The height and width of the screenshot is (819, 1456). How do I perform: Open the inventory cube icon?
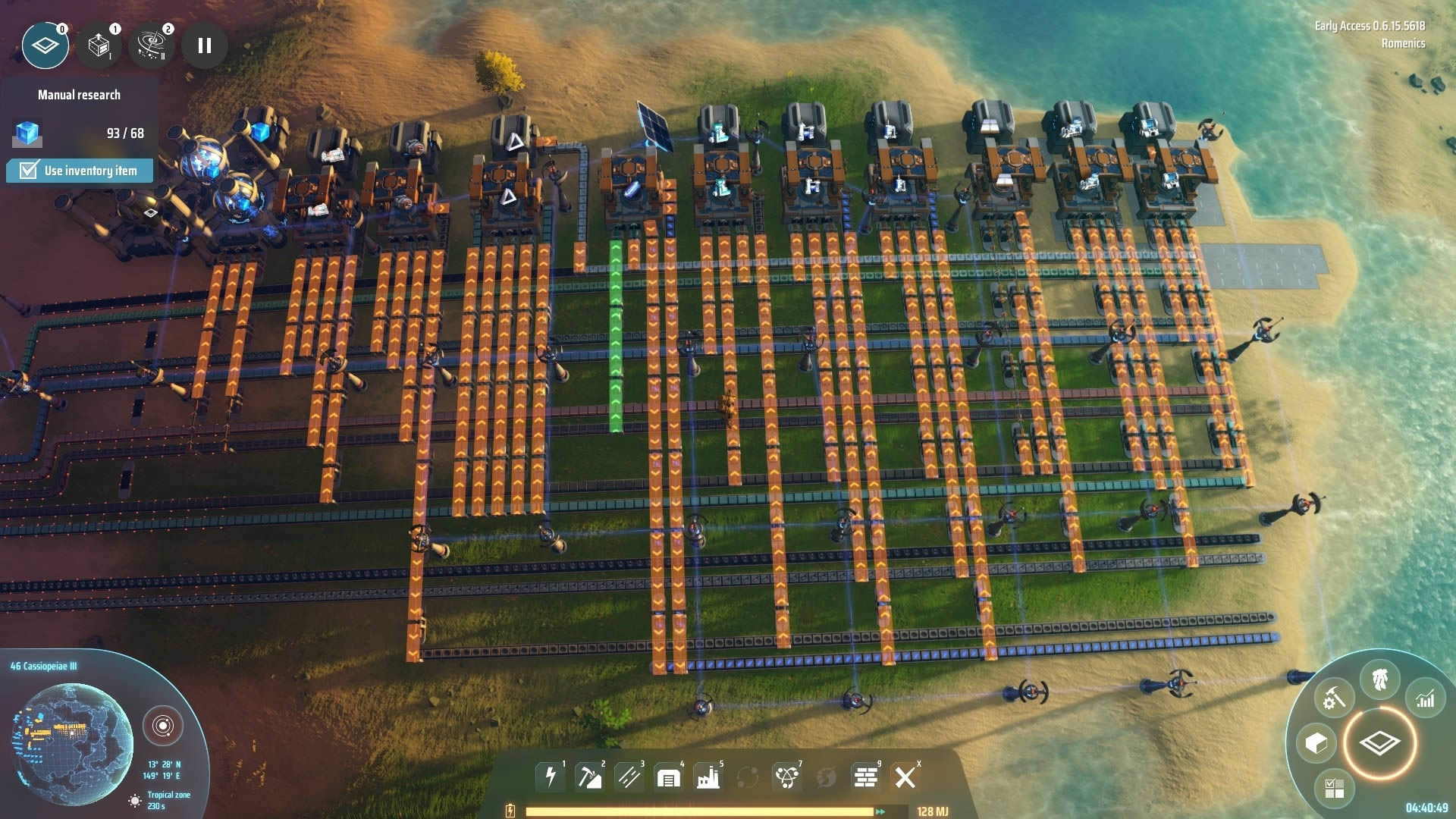[x=1316, y=742]
